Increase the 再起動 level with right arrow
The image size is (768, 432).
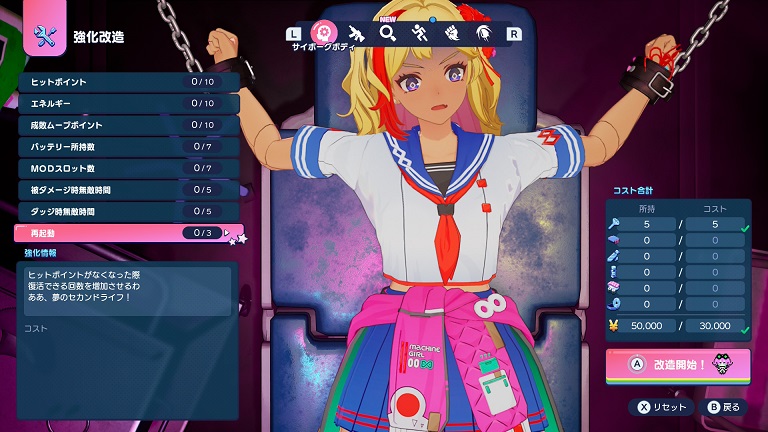click(x=228, y=234)
